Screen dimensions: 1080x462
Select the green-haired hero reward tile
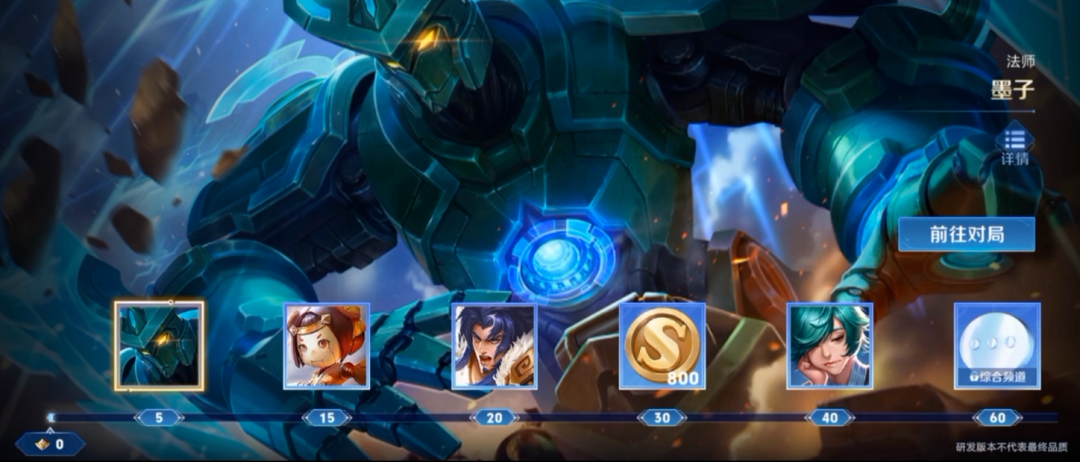[x=830, y=345]
